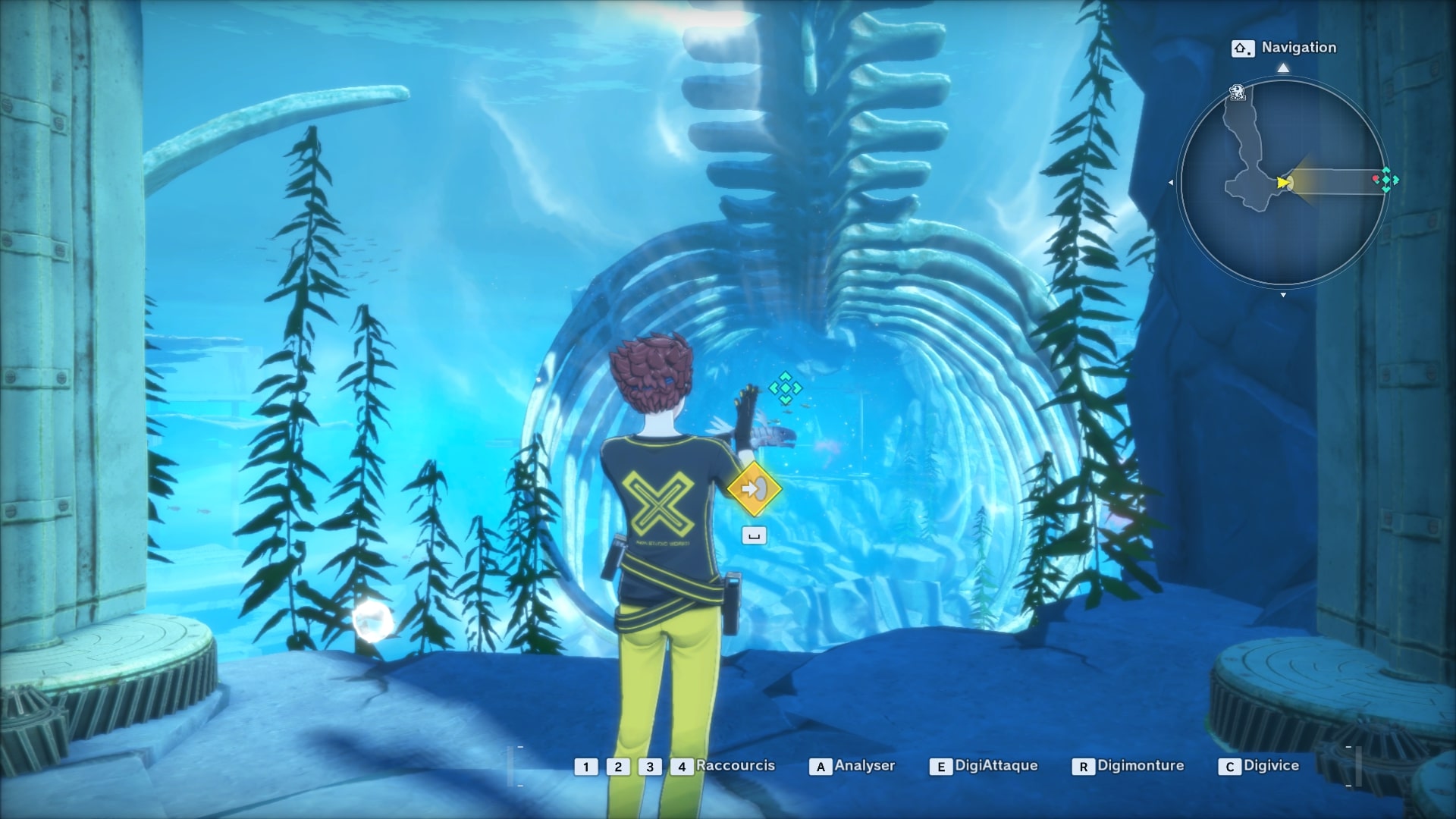Click the spacebar key prompt icon

coord(753,535)
